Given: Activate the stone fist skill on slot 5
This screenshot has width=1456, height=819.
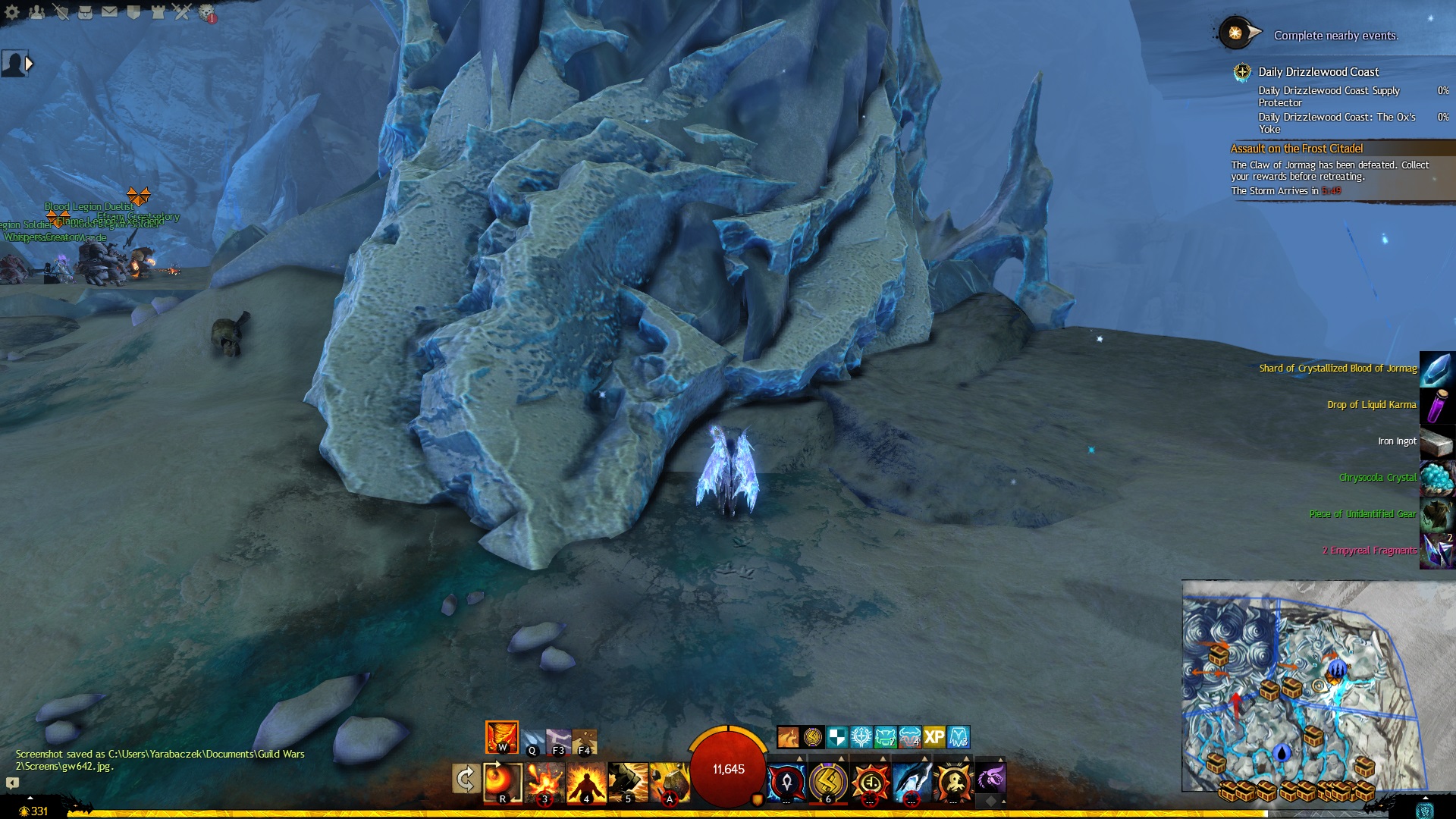Looking at the screenshot, I should point(628,781).
